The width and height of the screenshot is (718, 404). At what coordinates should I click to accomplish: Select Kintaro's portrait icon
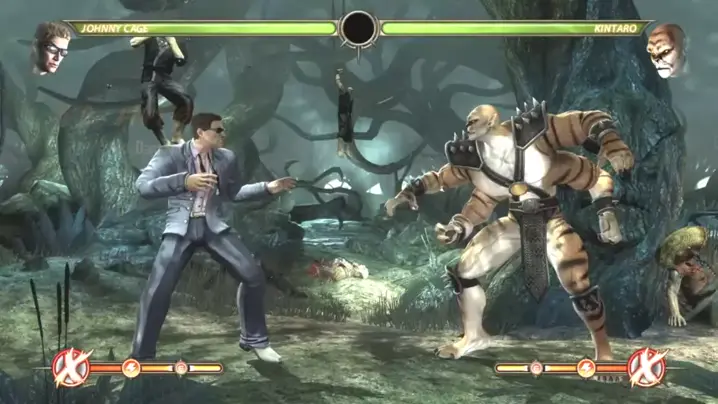(x=665, y=50)
